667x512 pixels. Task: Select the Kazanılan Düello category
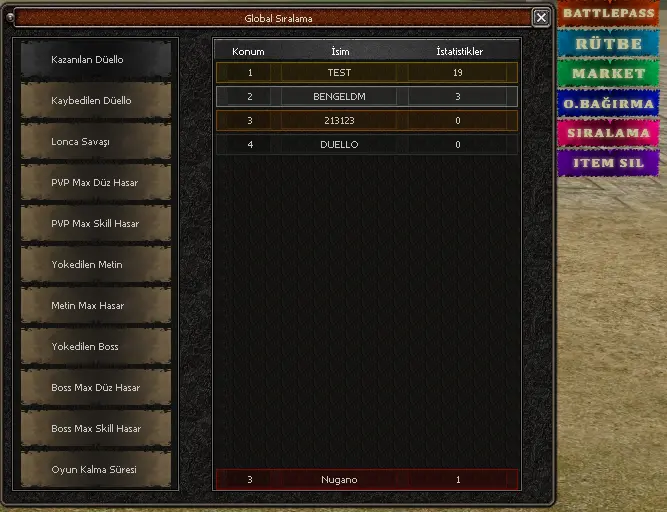[x=96, y=60]
